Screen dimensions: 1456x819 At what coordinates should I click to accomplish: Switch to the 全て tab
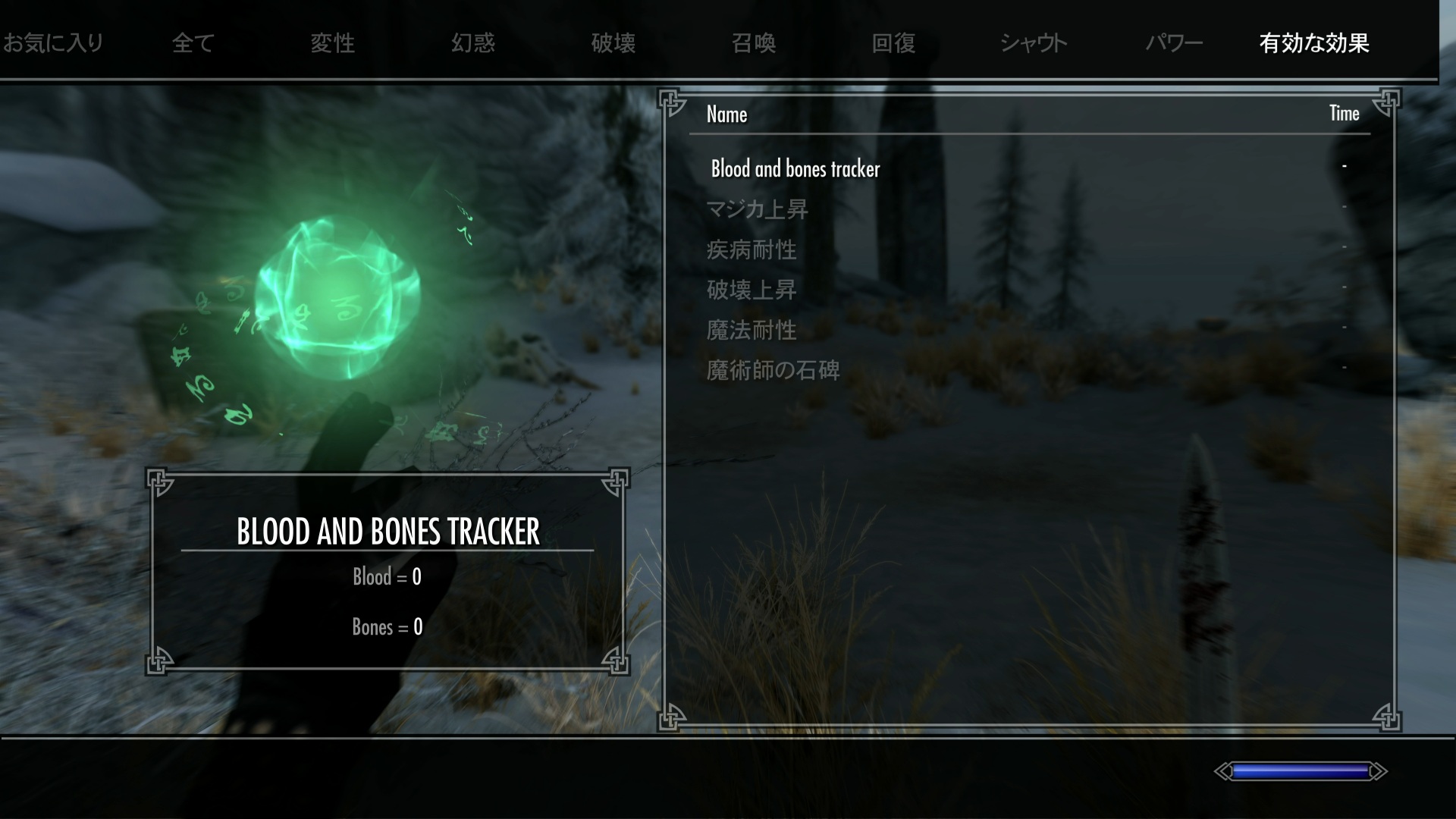[193, 43]
